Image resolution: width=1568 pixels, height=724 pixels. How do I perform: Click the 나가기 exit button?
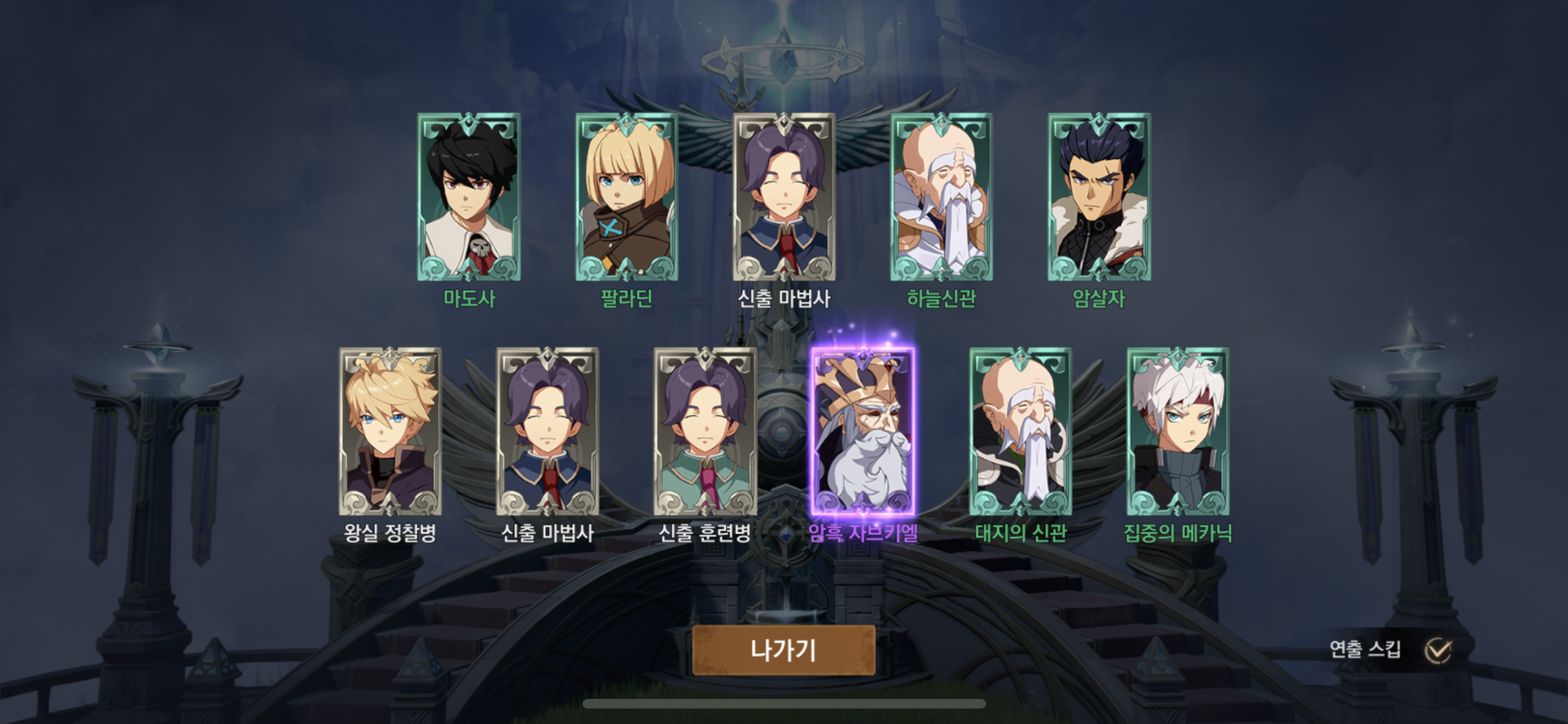click(x=783, y=650)
